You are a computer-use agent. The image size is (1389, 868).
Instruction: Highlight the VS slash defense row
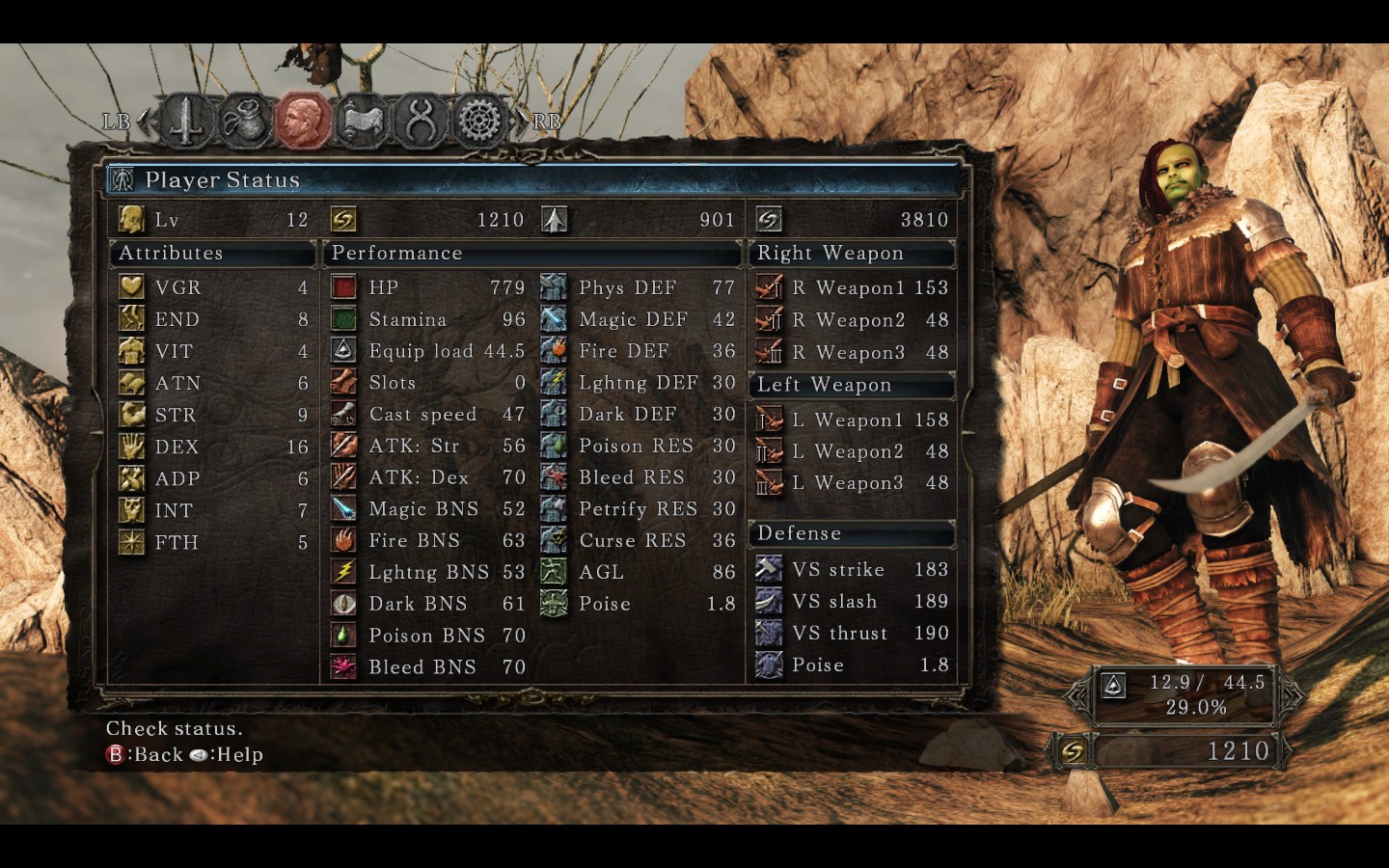coord(853,601)
